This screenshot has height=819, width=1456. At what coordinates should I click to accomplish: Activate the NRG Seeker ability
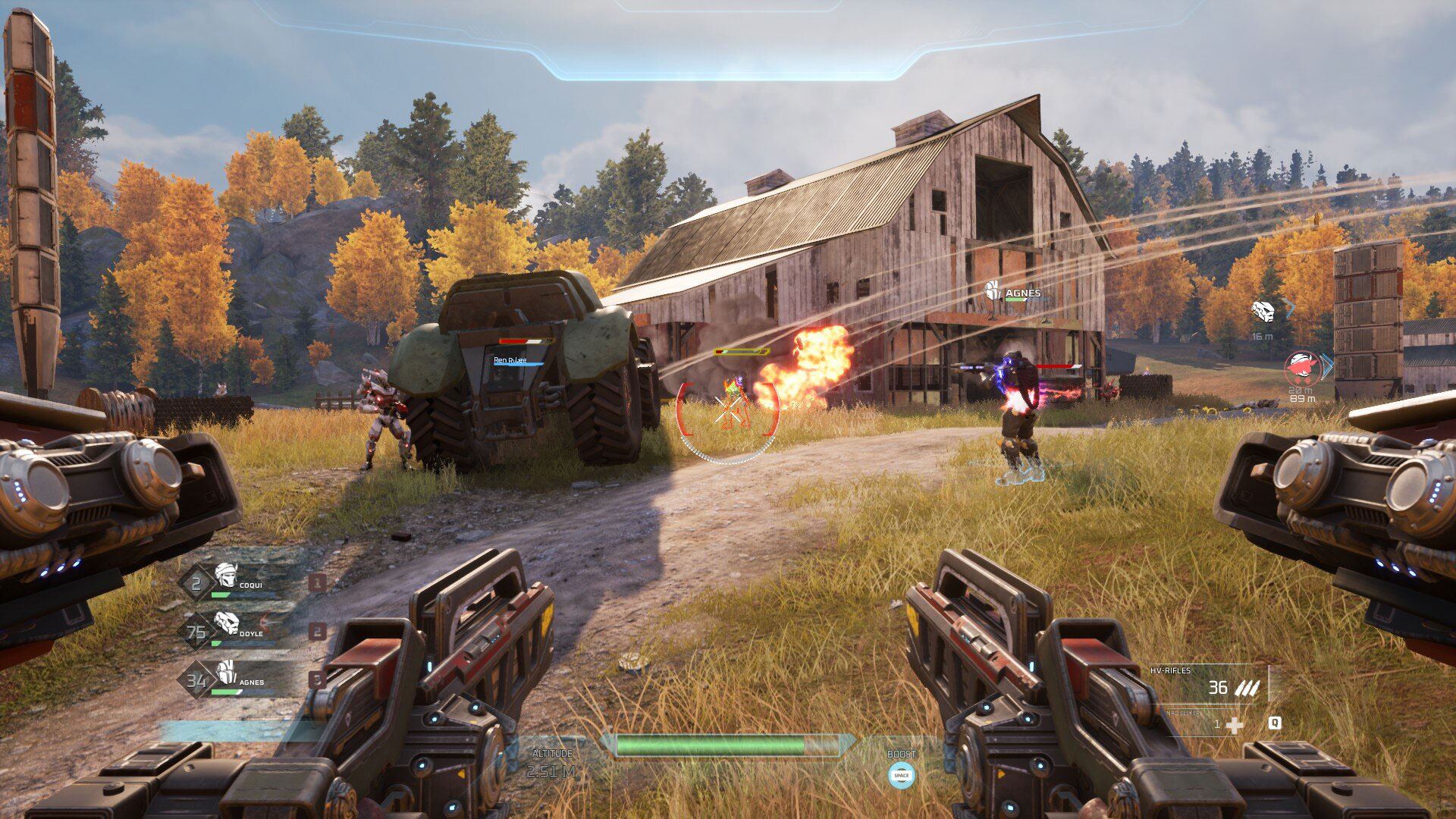pyautogui.click(x=1233, y=725)
